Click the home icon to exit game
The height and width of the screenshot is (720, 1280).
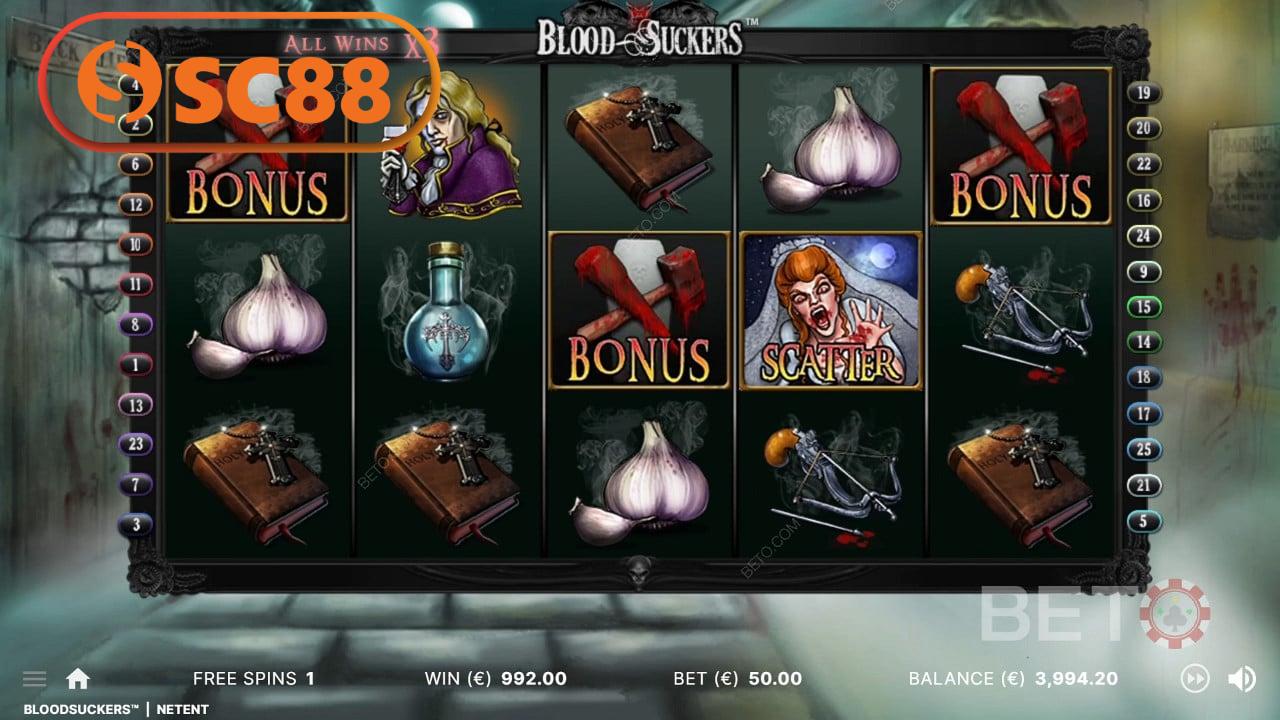[78, 678]
